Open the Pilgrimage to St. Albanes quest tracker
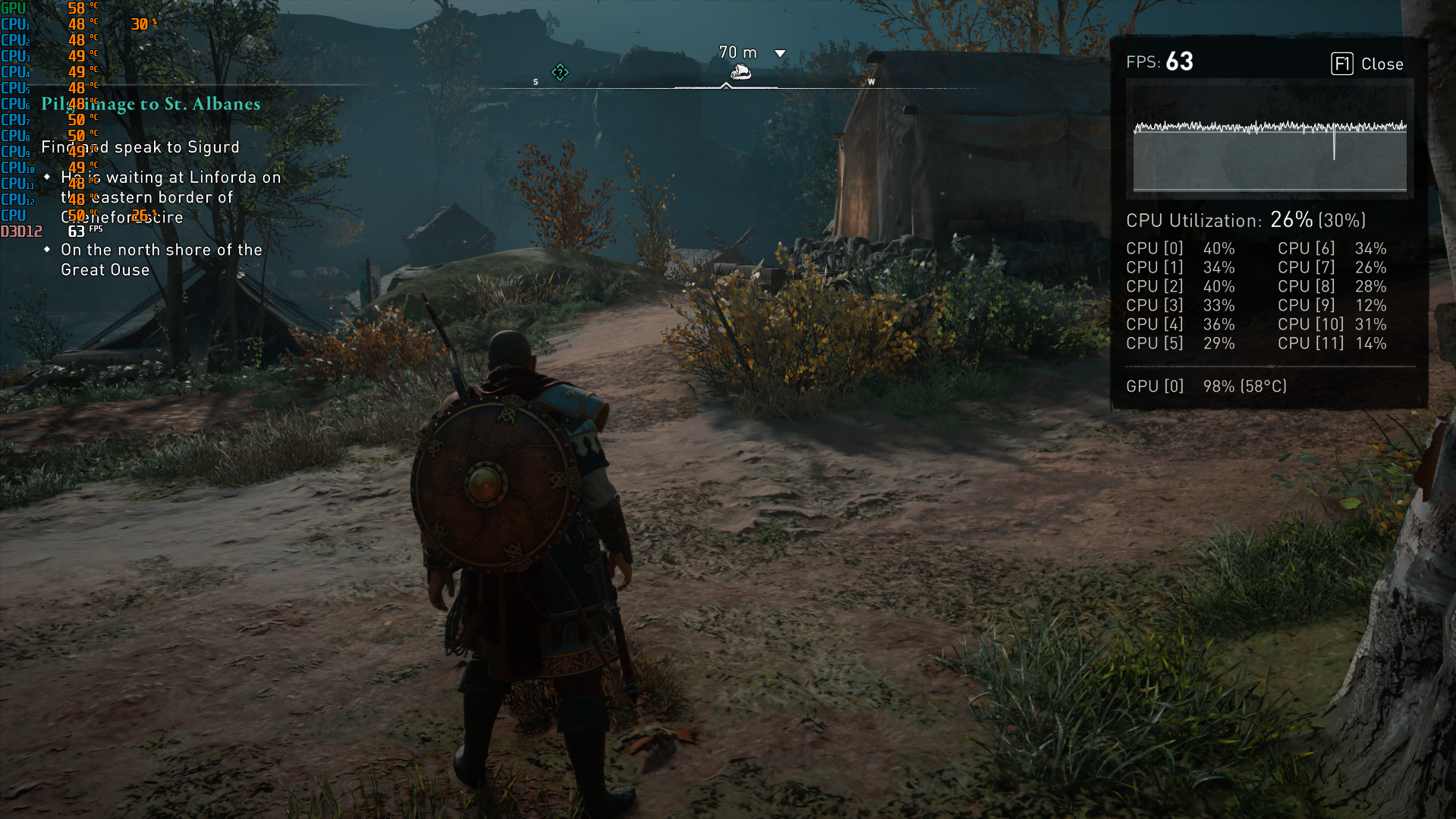Image resolution: width=1456 pixels, height=819 pixels. pos(151,104)
